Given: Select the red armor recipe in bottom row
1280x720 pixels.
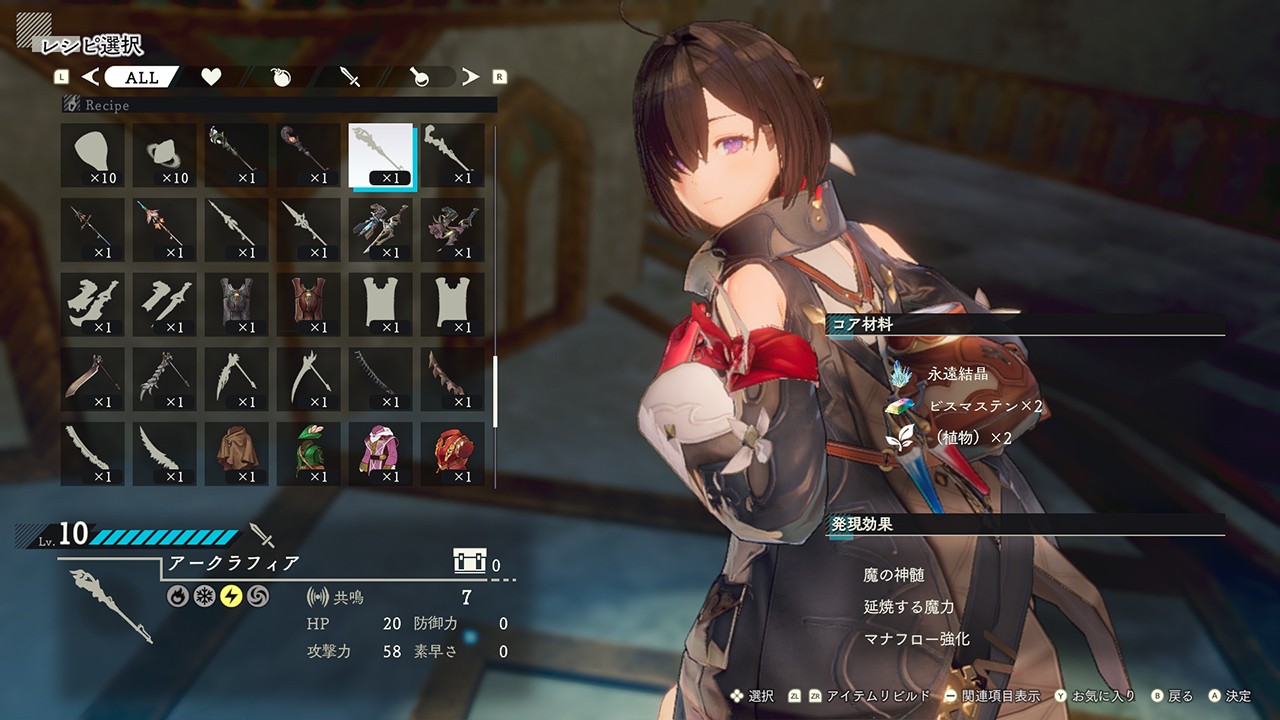Looking at the screenshot, I should click(x=453, y=454).
